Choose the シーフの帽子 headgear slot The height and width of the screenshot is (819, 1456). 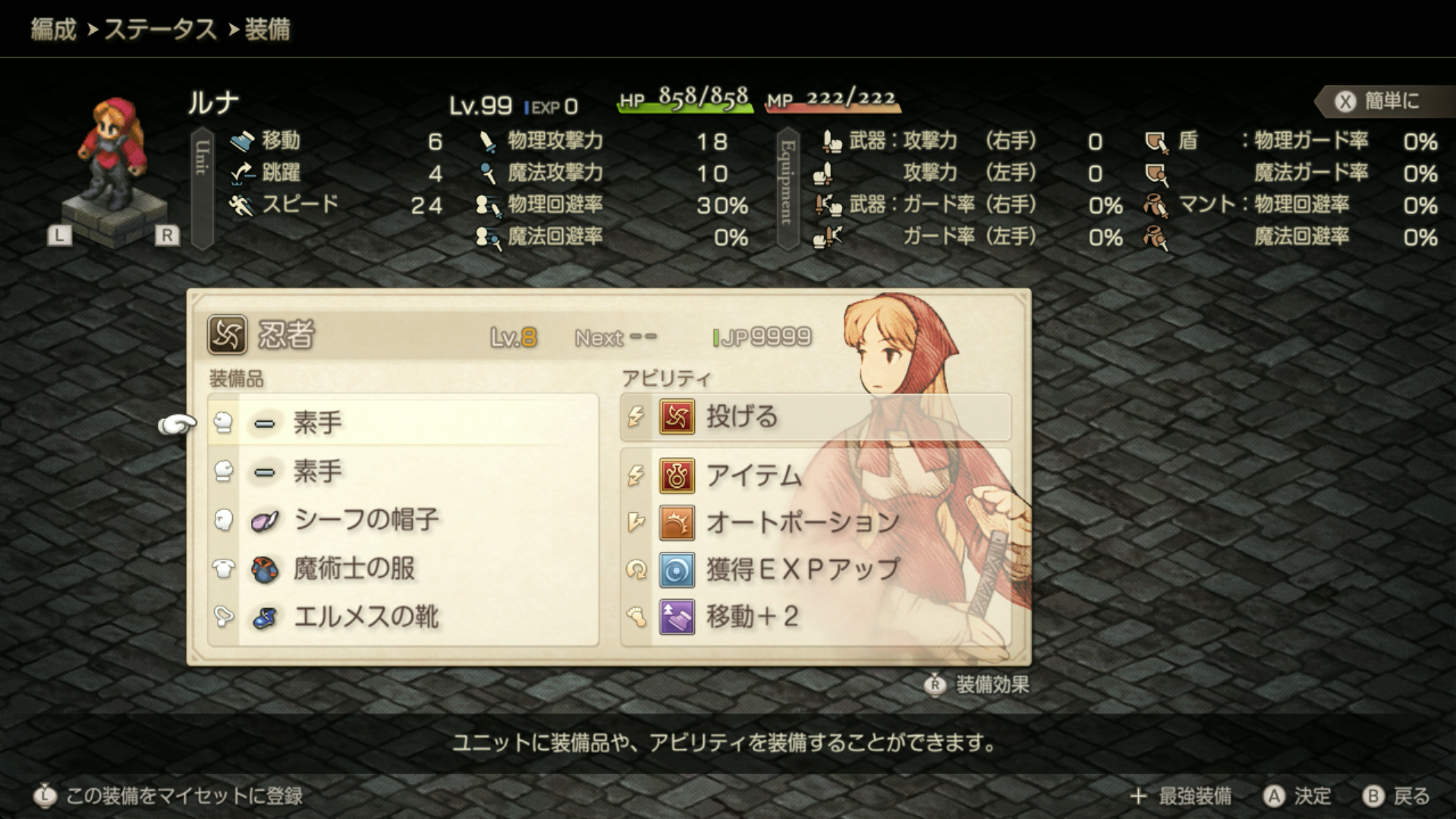coord(402,520)
